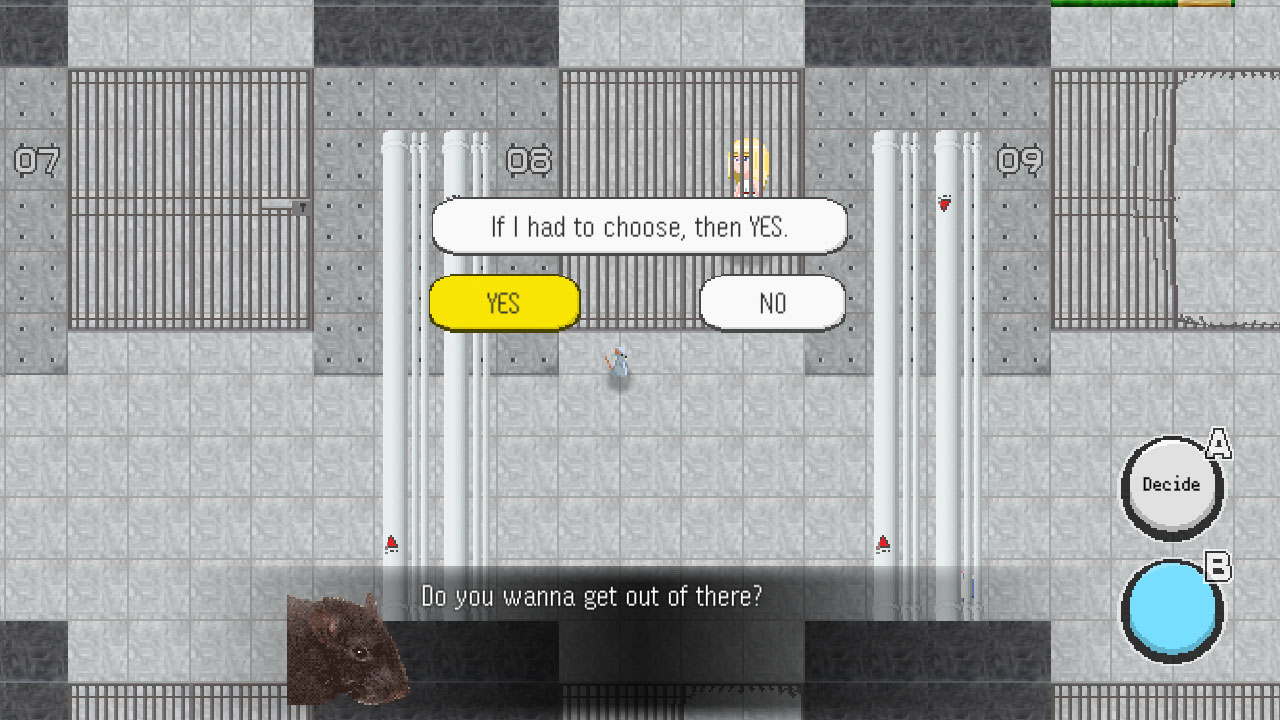Select the blonde girl character sprite

747,168
